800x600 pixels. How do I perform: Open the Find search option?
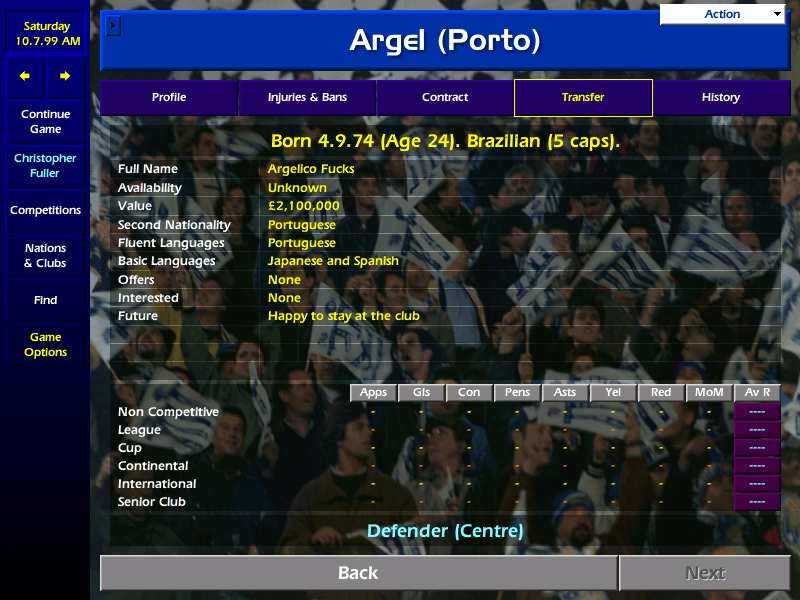coord(45,300)
